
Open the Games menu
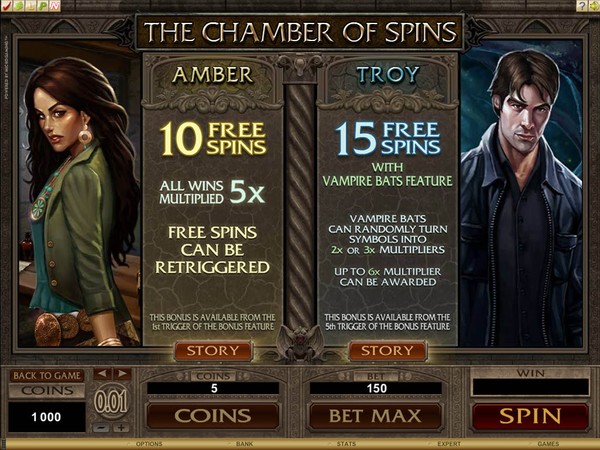click(x=548, y=443)
